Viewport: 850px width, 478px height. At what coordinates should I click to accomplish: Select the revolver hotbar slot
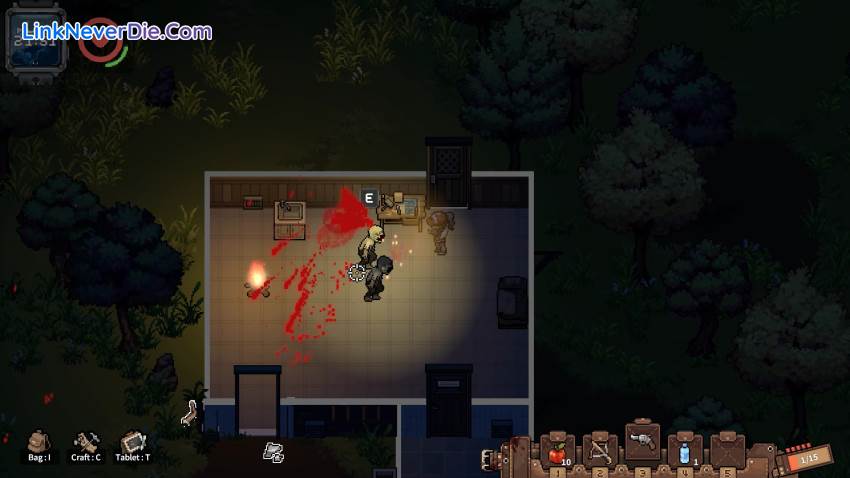pos(642,444)
